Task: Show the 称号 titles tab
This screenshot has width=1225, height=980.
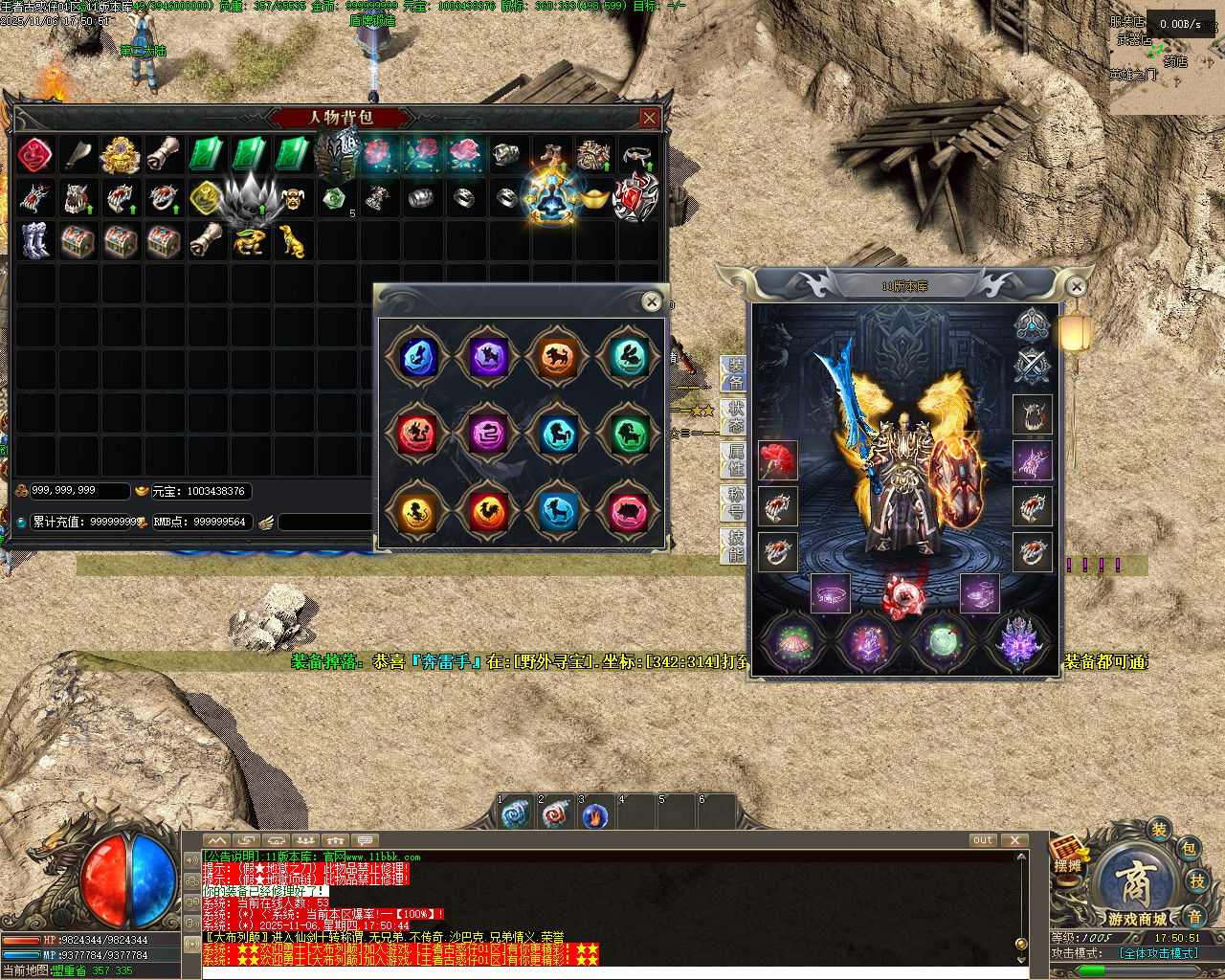Action: pyautogui.click(x=735, y=502)
